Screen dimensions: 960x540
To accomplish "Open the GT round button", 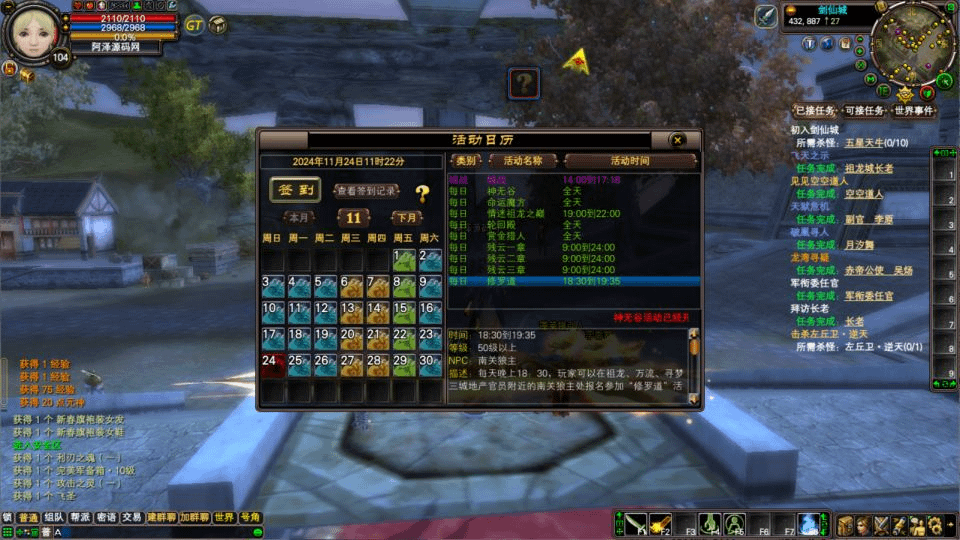I will [194, 25].
